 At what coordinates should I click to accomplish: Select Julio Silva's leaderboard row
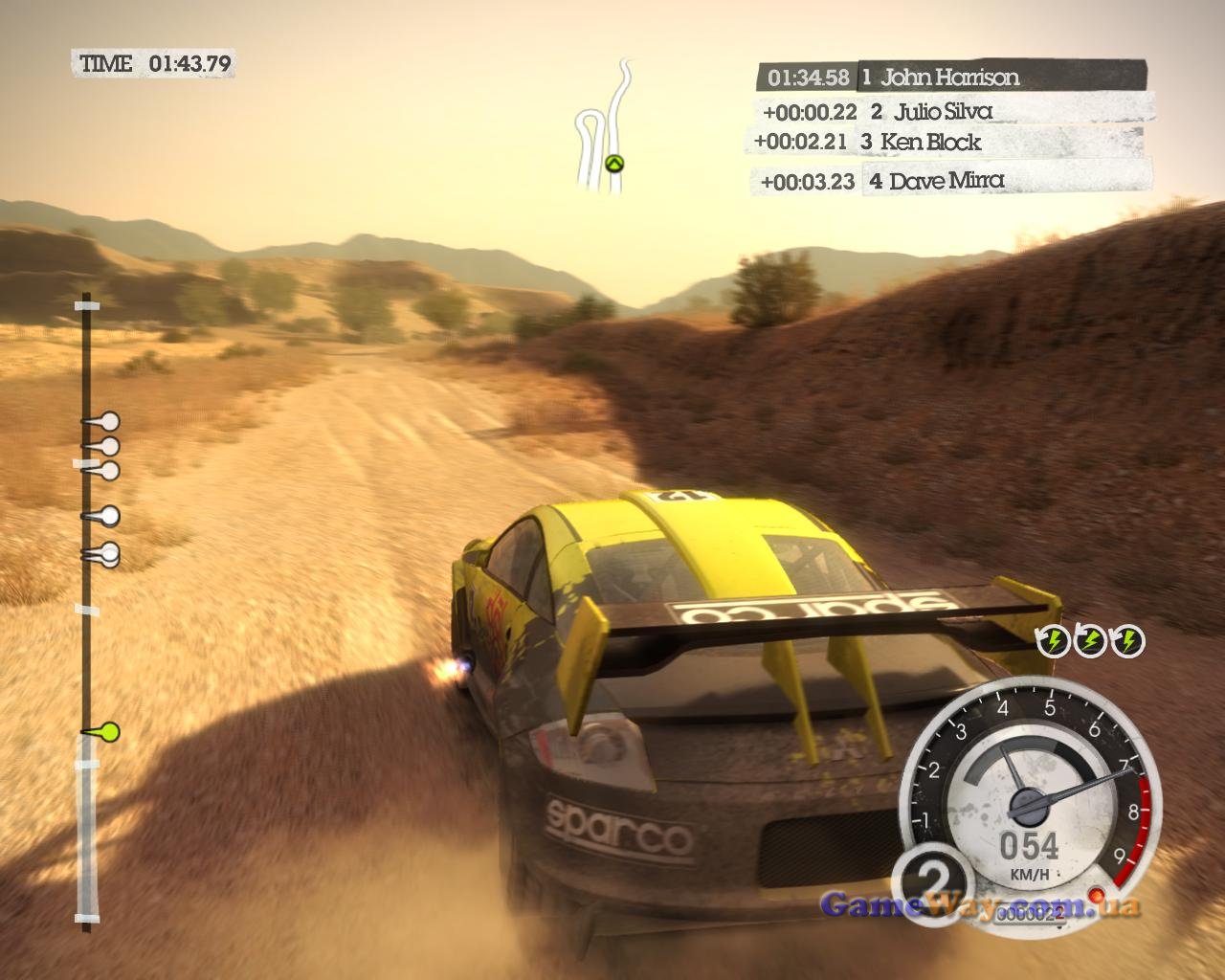pos(953,111)
